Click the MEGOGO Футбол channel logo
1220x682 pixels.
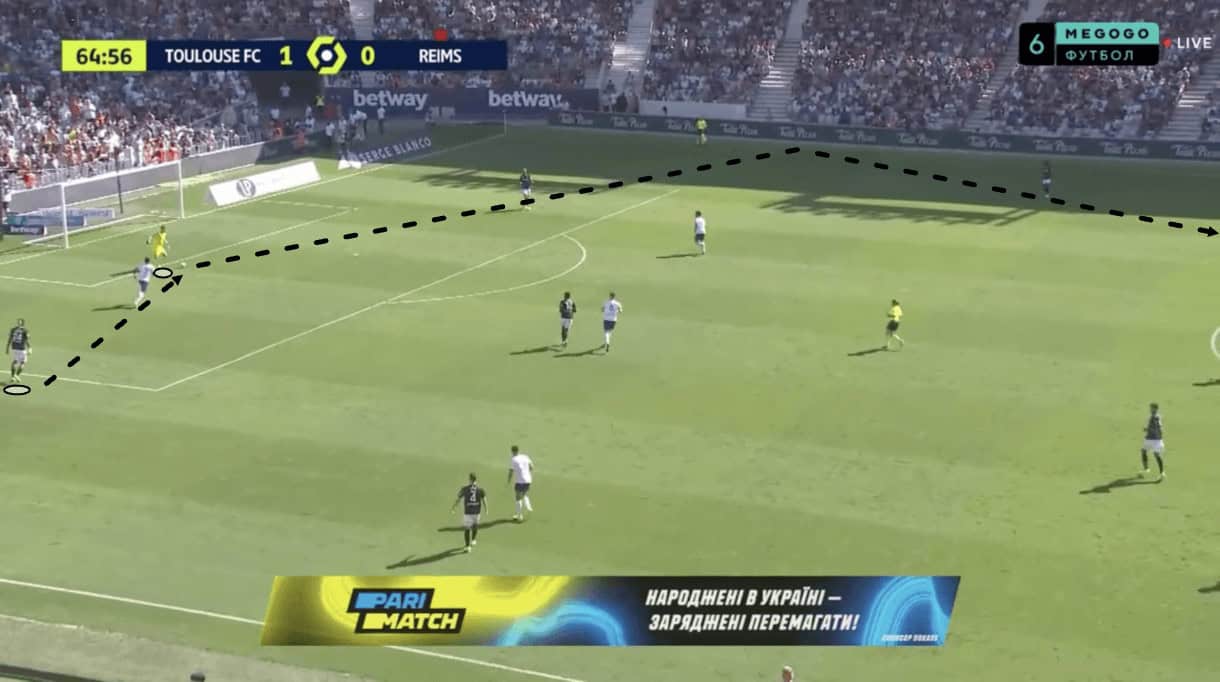(x=1089, y=44)
